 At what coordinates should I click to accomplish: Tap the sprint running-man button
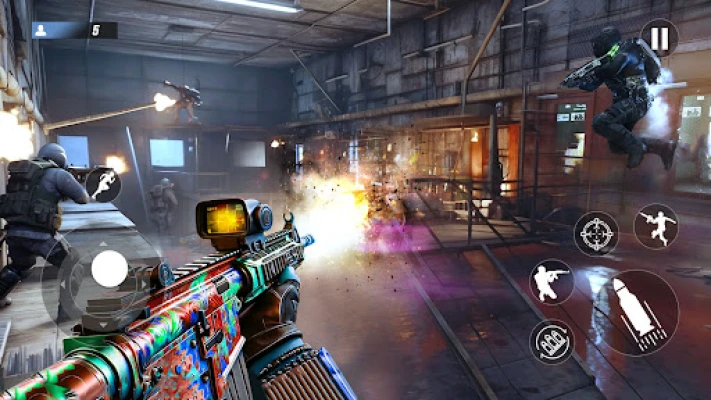(x=103, y=185)
